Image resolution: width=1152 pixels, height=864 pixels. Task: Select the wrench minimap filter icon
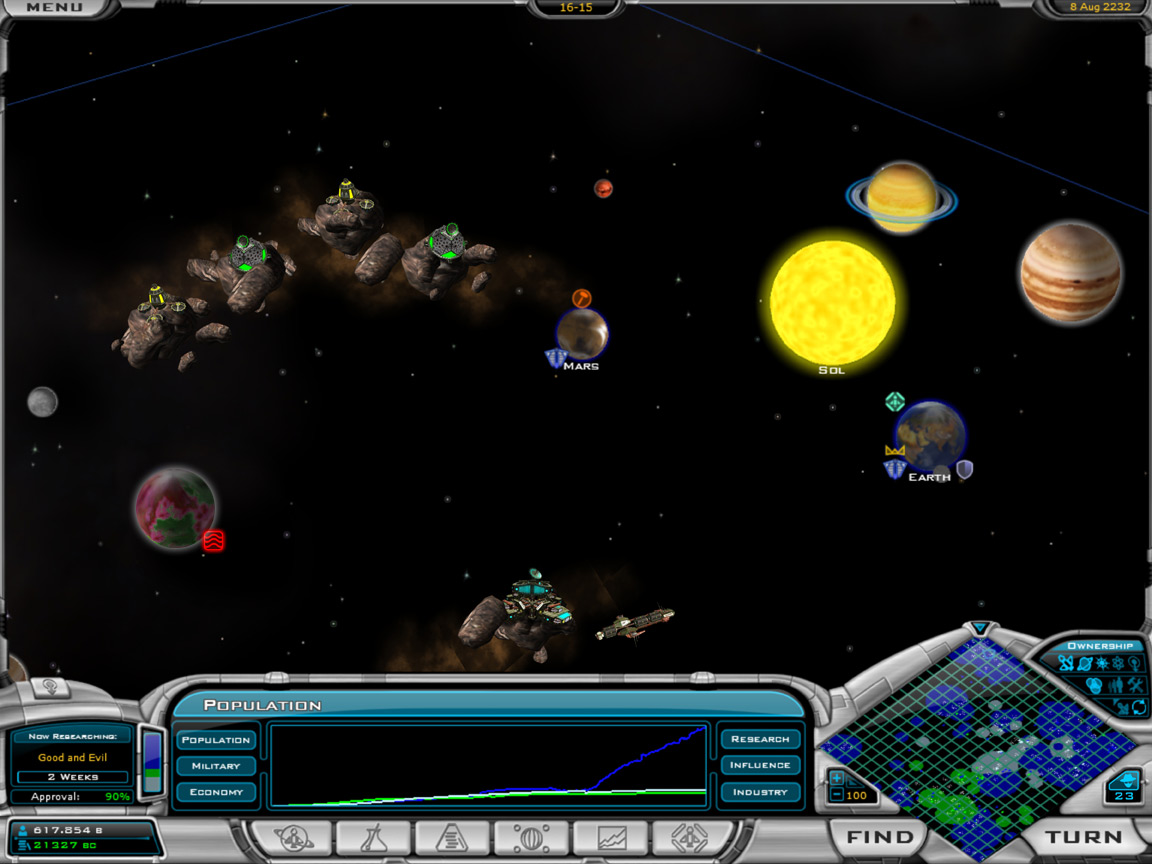tap(1135, 685)
